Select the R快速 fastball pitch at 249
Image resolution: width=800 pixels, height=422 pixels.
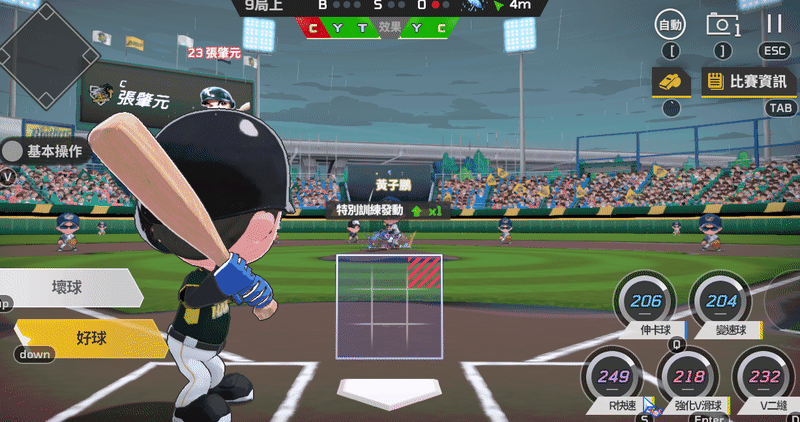tap(612, 376)
